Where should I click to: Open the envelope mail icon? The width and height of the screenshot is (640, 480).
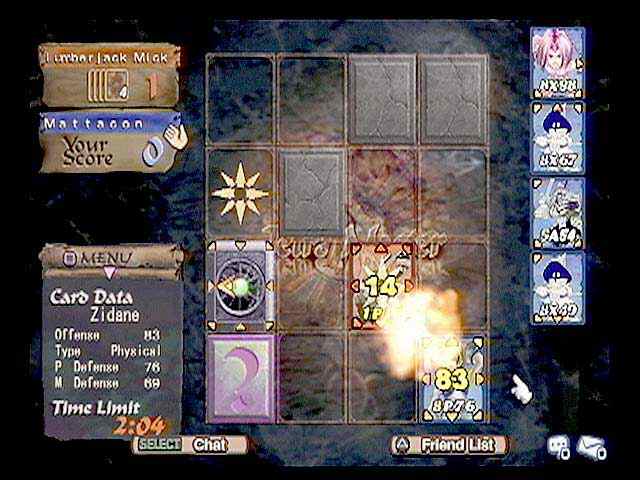click(x=592, y=448)
